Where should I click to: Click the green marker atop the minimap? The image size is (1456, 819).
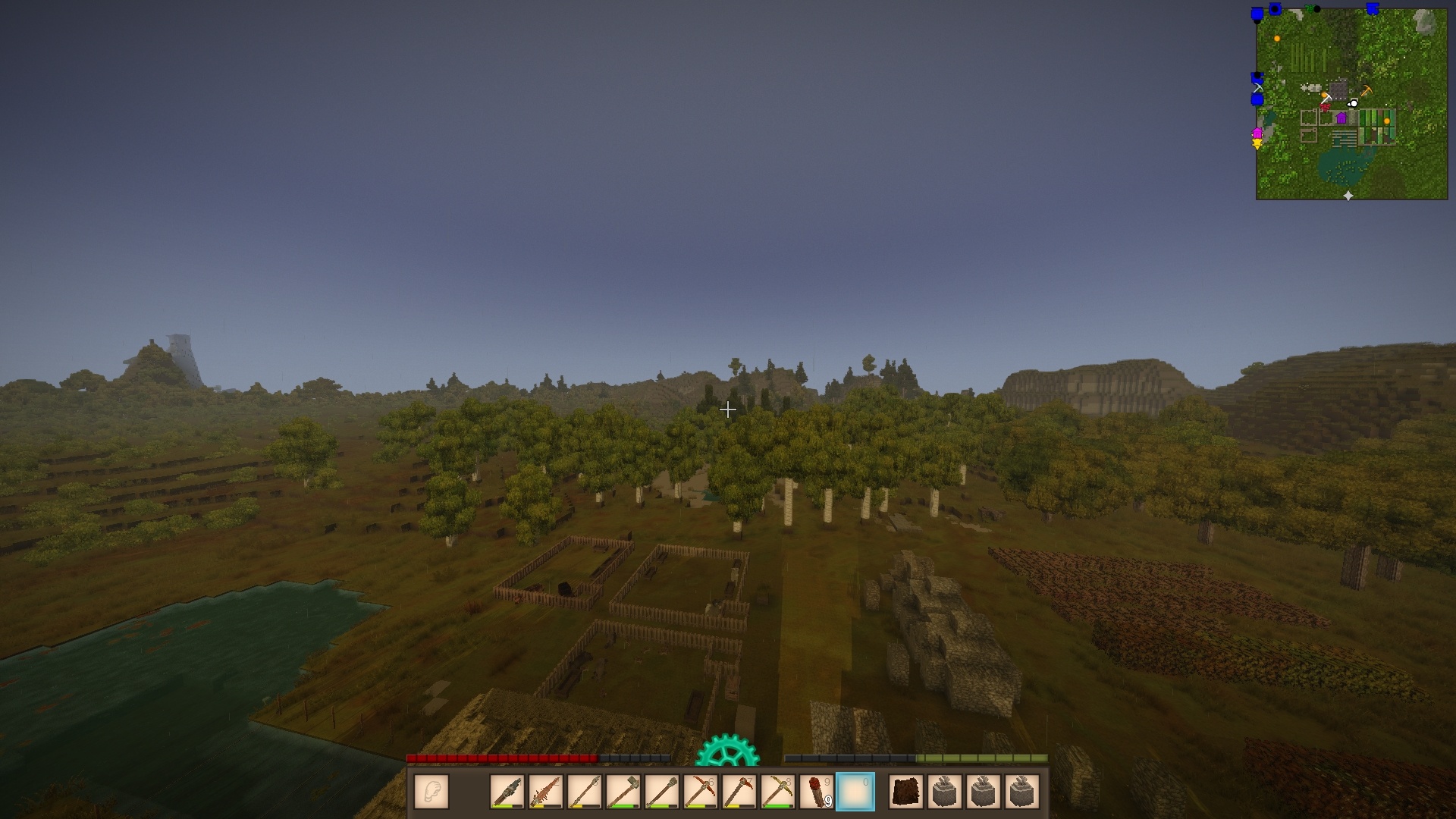point(1310,9)
